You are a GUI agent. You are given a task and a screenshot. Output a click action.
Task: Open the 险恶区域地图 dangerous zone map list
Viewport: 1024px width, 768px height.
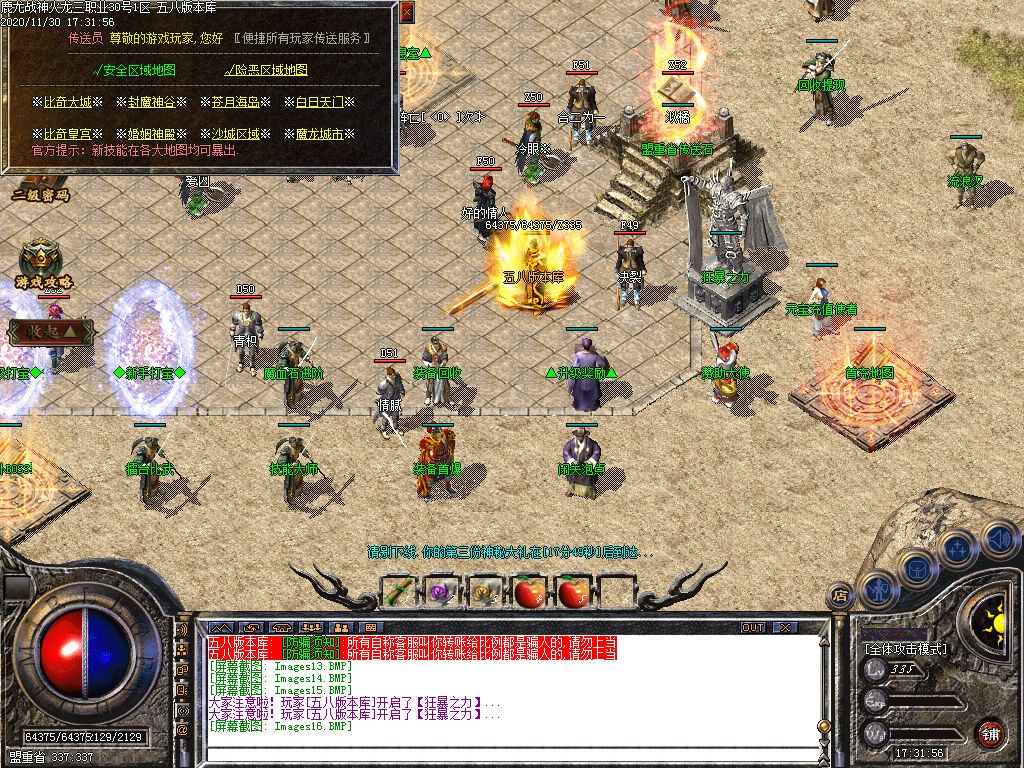[x=267, y=70]
